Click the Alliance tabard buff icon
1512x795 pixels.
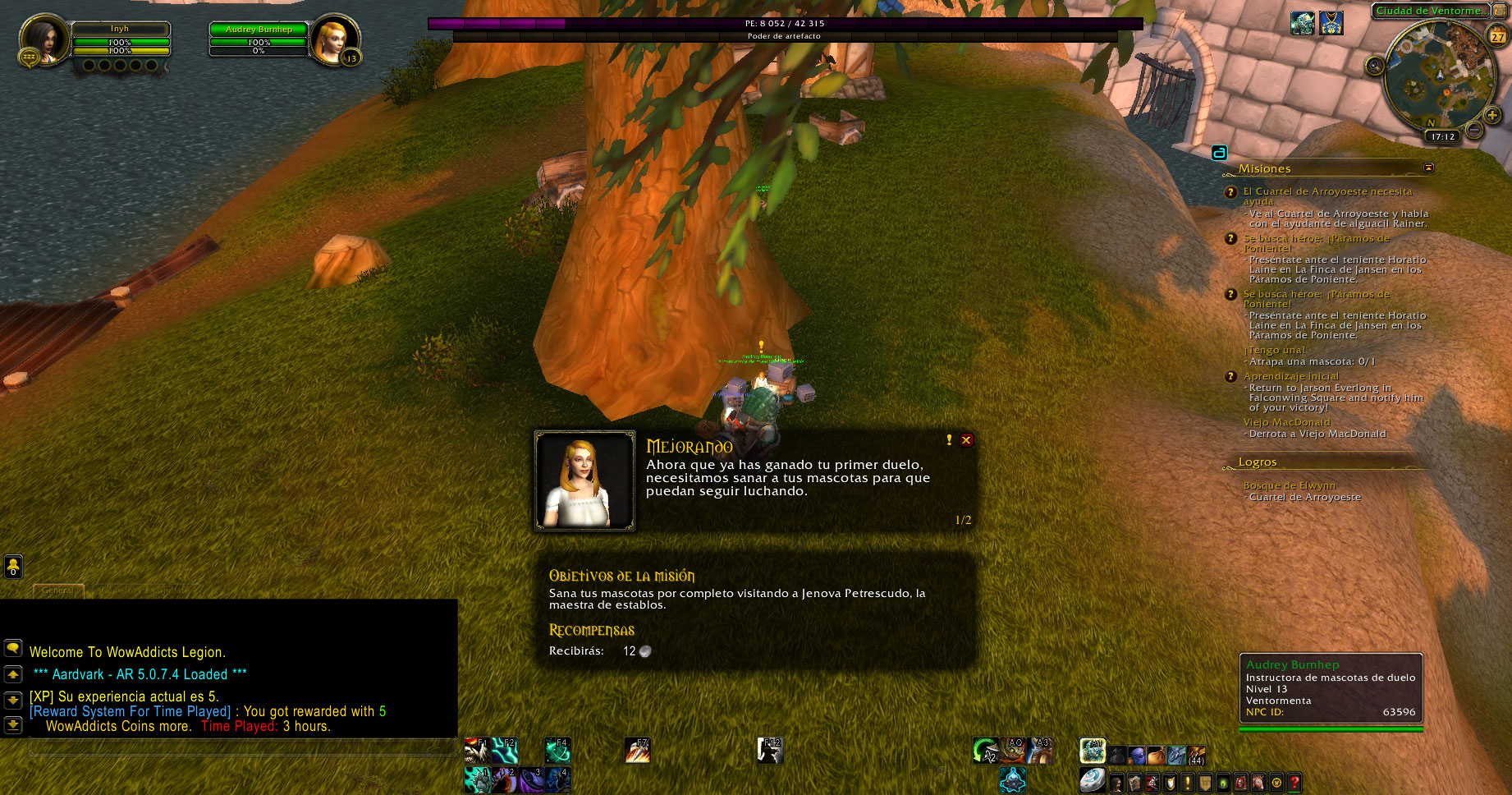(1331, 23)
